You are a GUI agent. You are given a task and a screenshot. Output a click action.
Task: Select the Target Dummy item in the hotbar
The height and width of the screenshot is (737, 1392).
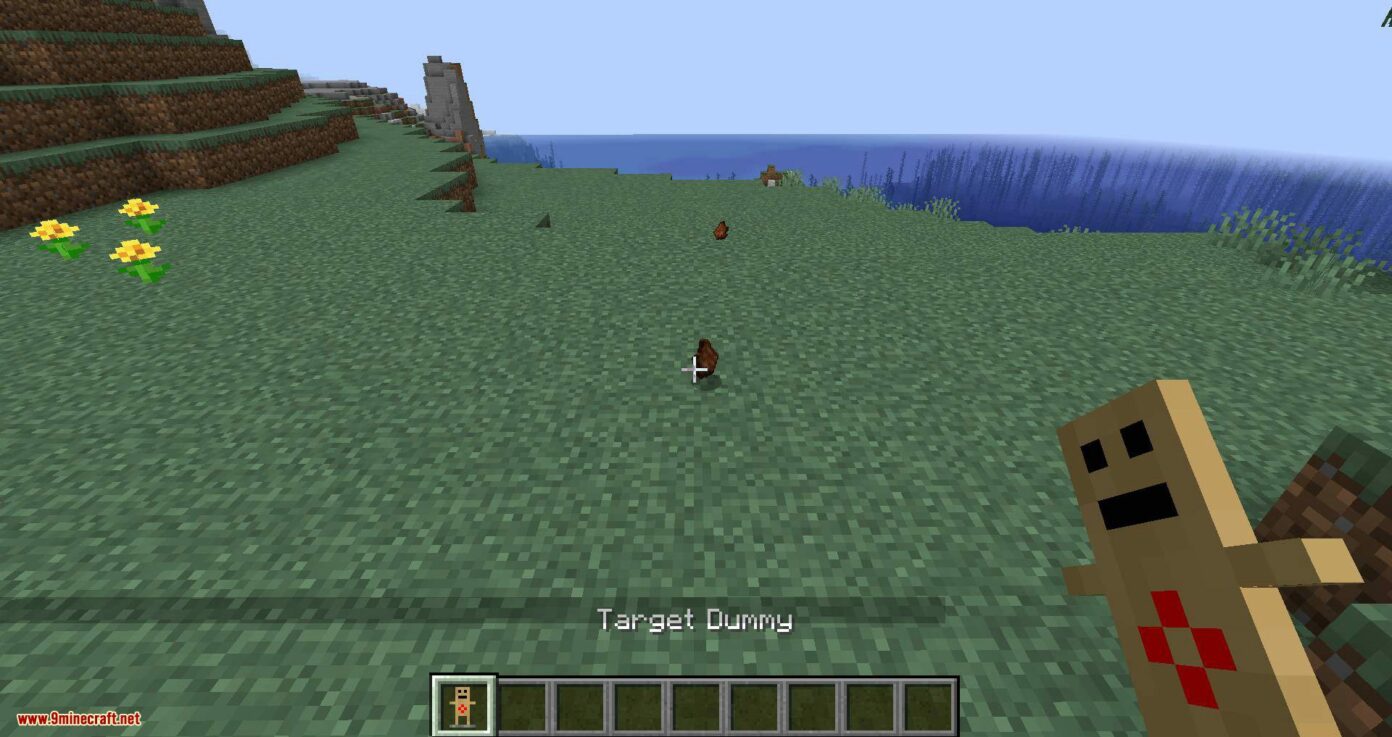click(460, 703)
